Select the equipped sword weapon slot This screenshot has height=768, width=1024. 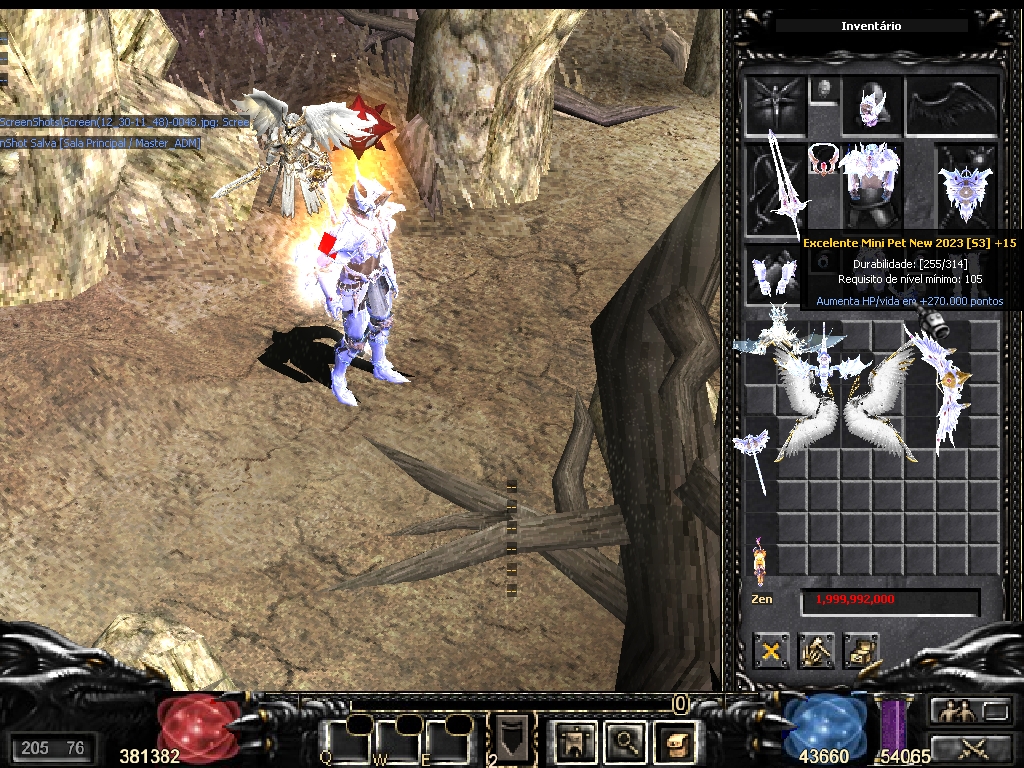(x=774, y=187)
